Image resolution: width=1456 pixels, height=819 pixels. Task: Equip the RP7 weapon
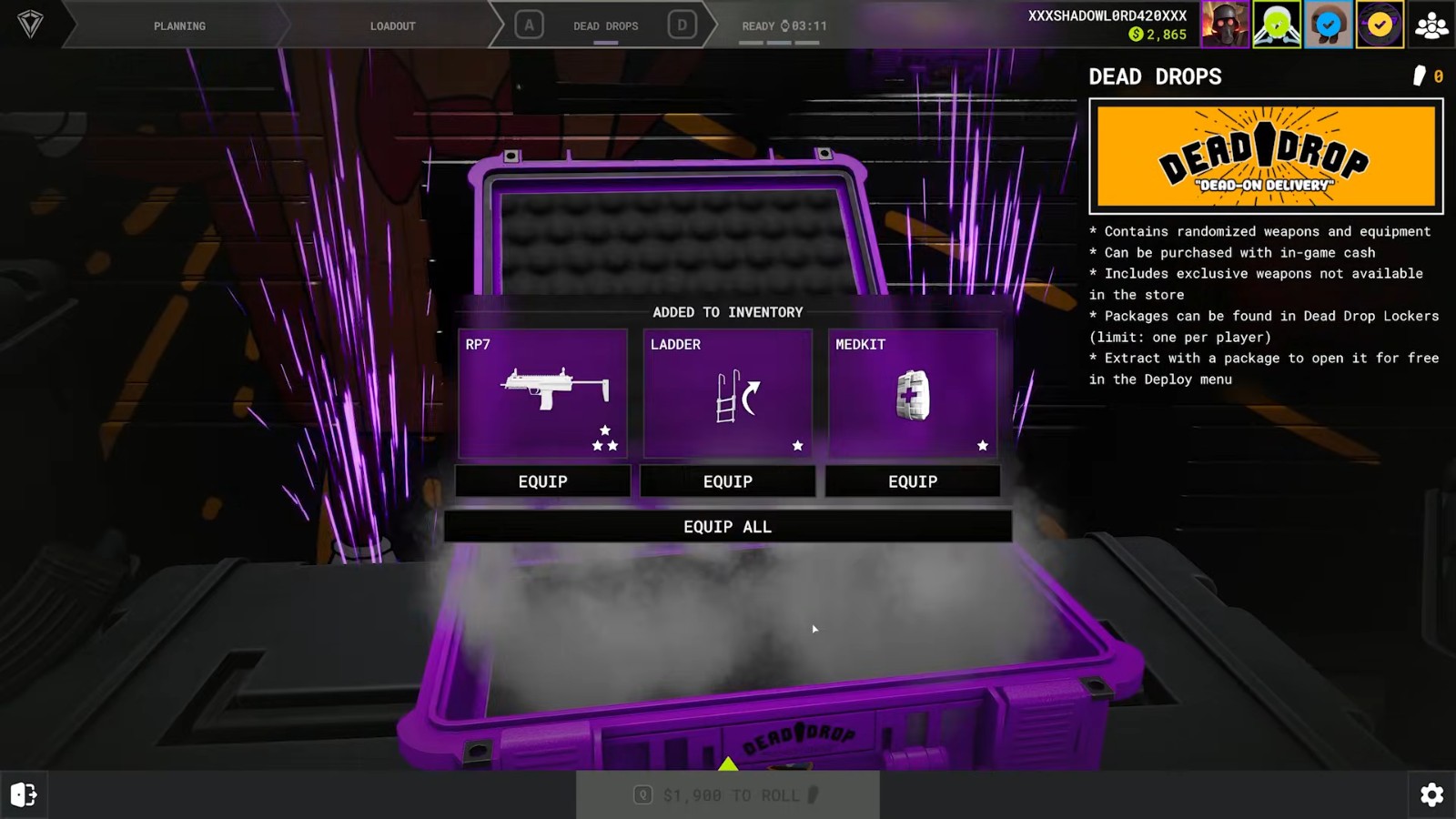click(x=541, y=481)
